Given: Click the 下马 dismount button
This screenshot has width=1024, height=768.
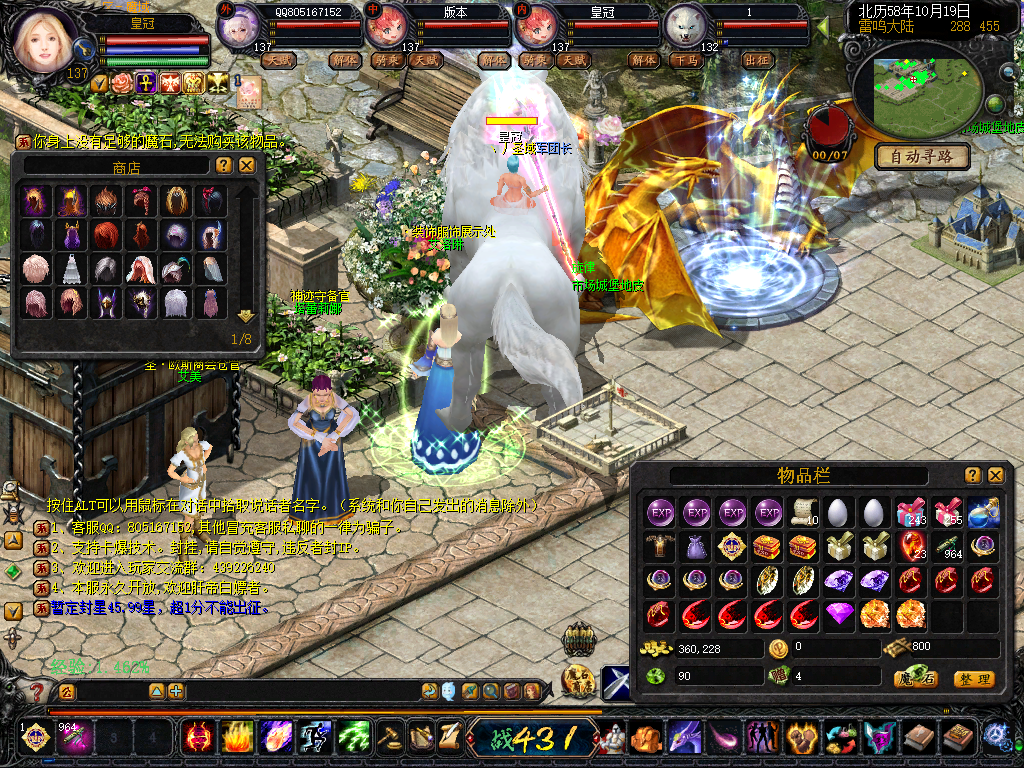Looking at the screenshot, I should 685,60.
